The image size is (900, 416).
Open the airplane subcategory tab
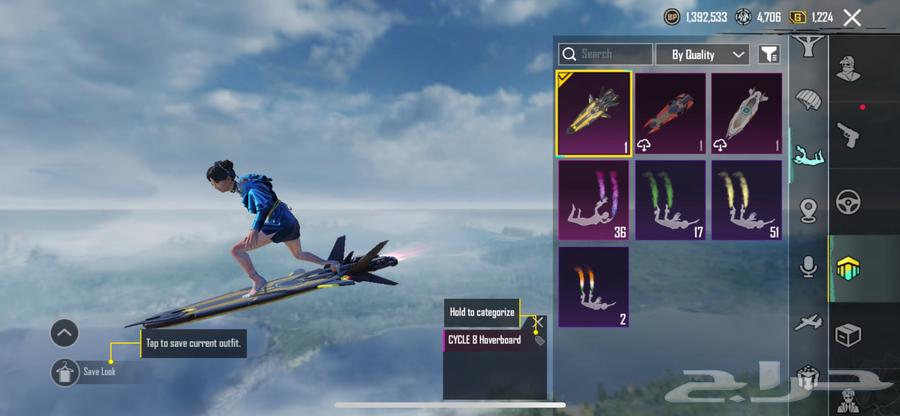click(x=808, y=322)
